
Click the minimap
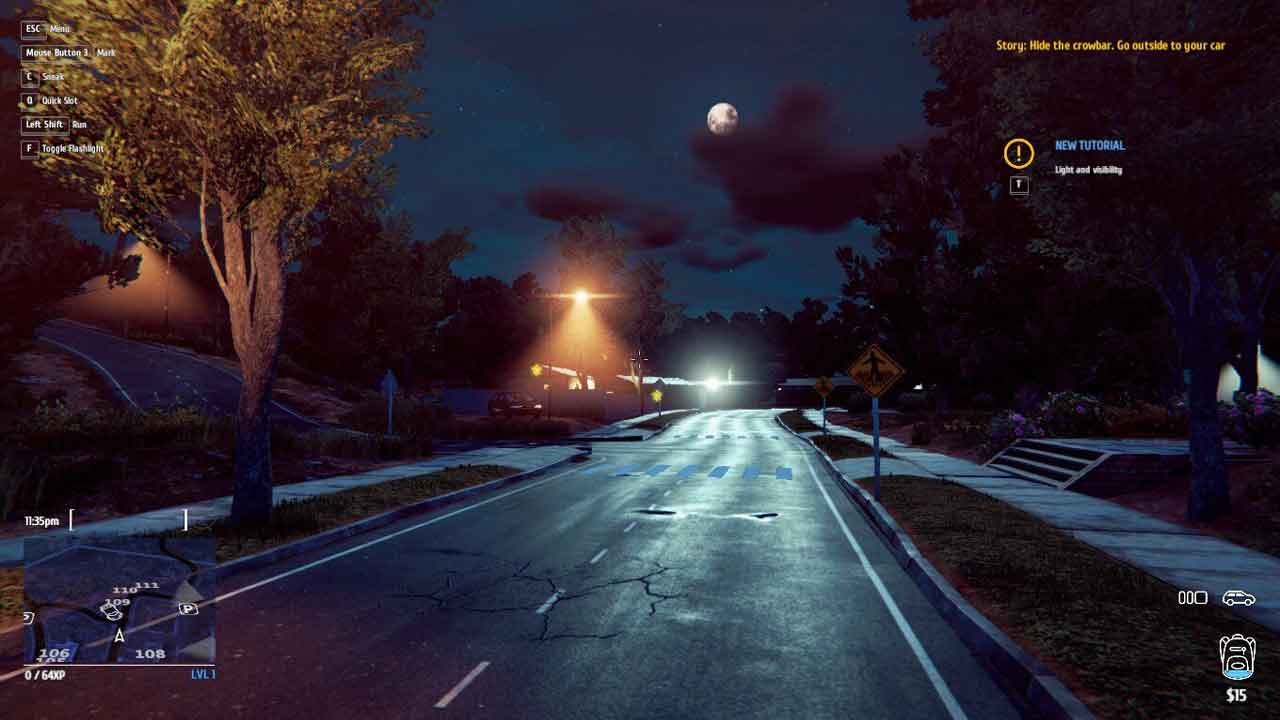coord(119,600)
